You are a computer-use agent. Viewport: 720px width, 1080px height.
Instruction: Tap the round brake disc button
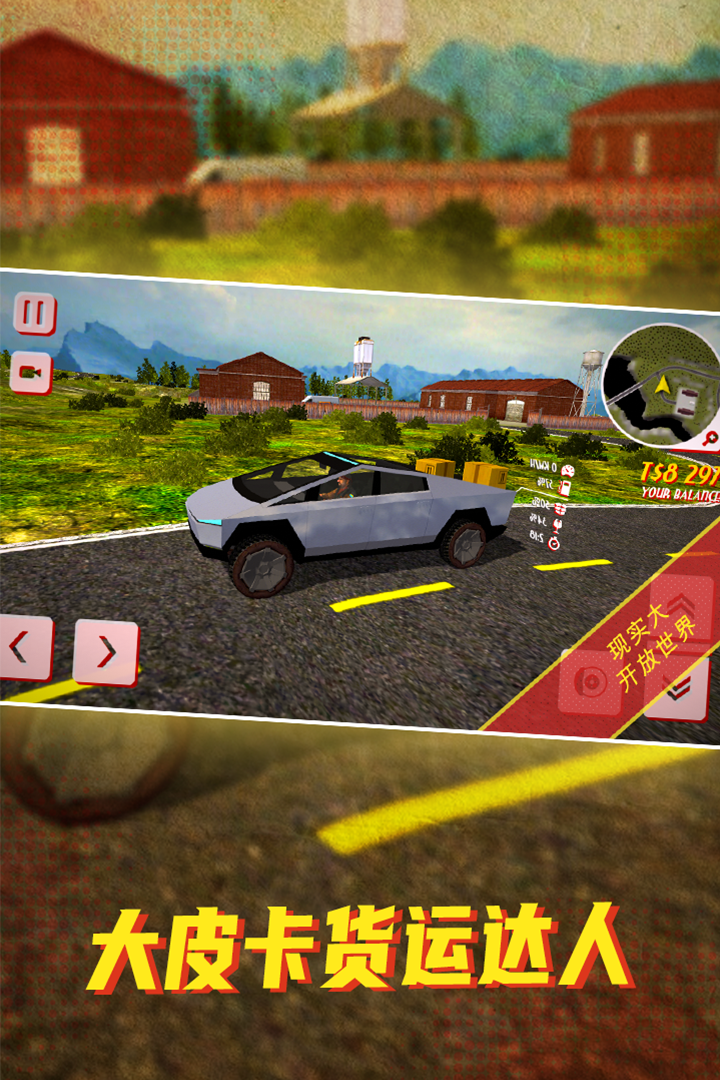592,682
